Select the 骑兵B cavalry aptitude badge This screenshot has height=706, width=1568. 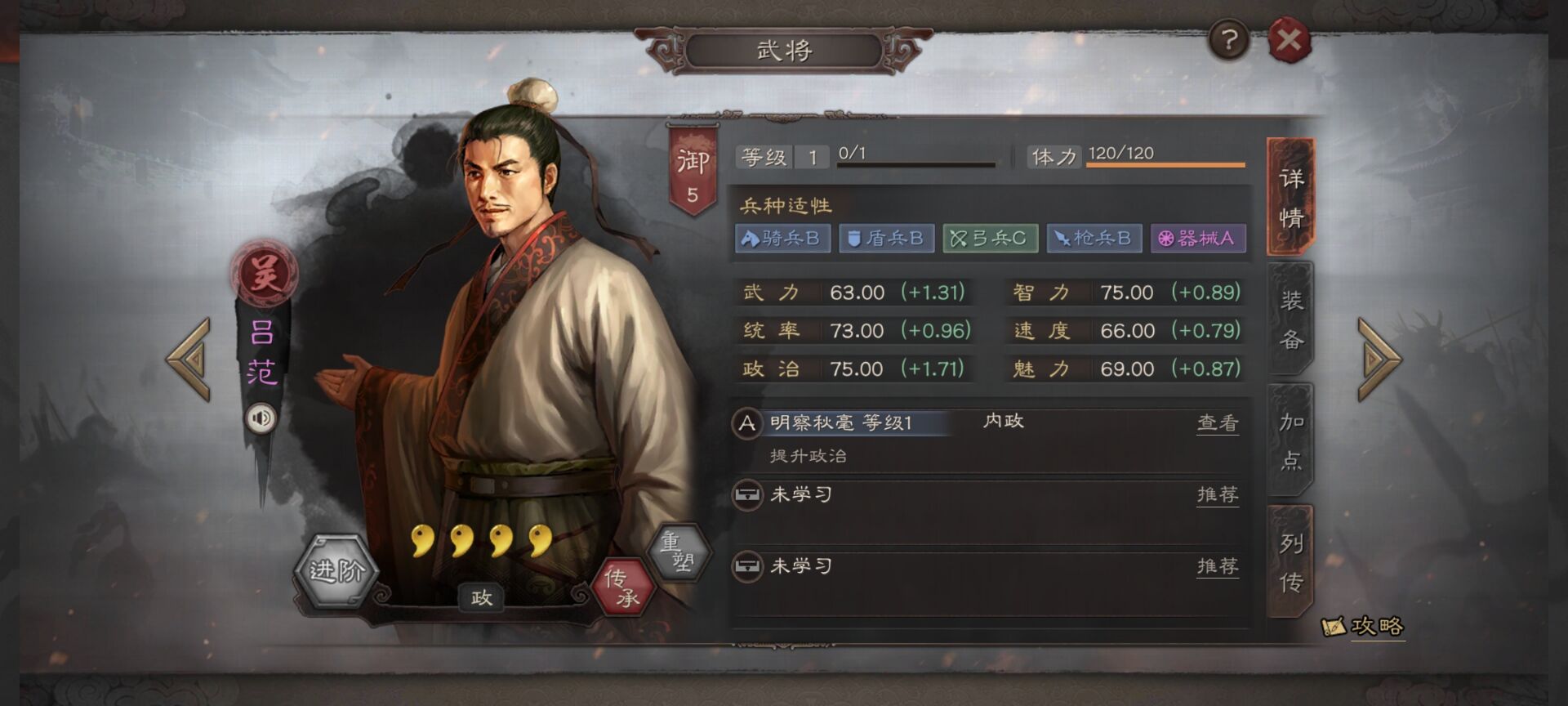pos(783,239)
